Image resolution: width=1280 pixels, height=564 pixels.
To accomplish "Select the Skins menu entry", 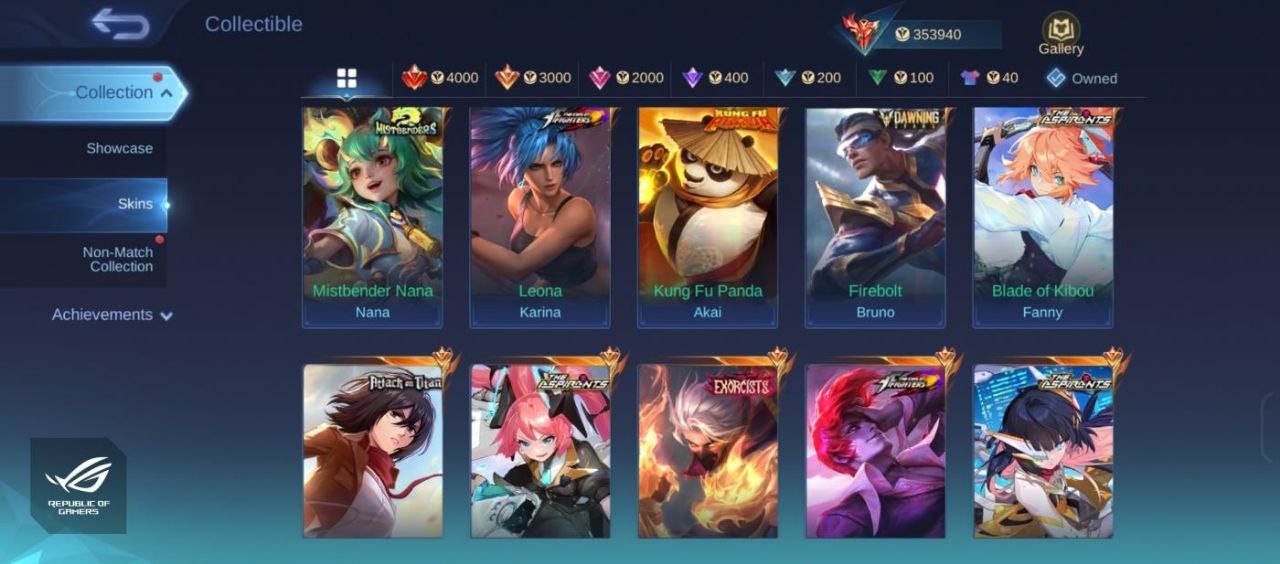I will click(x=135, y=204).
